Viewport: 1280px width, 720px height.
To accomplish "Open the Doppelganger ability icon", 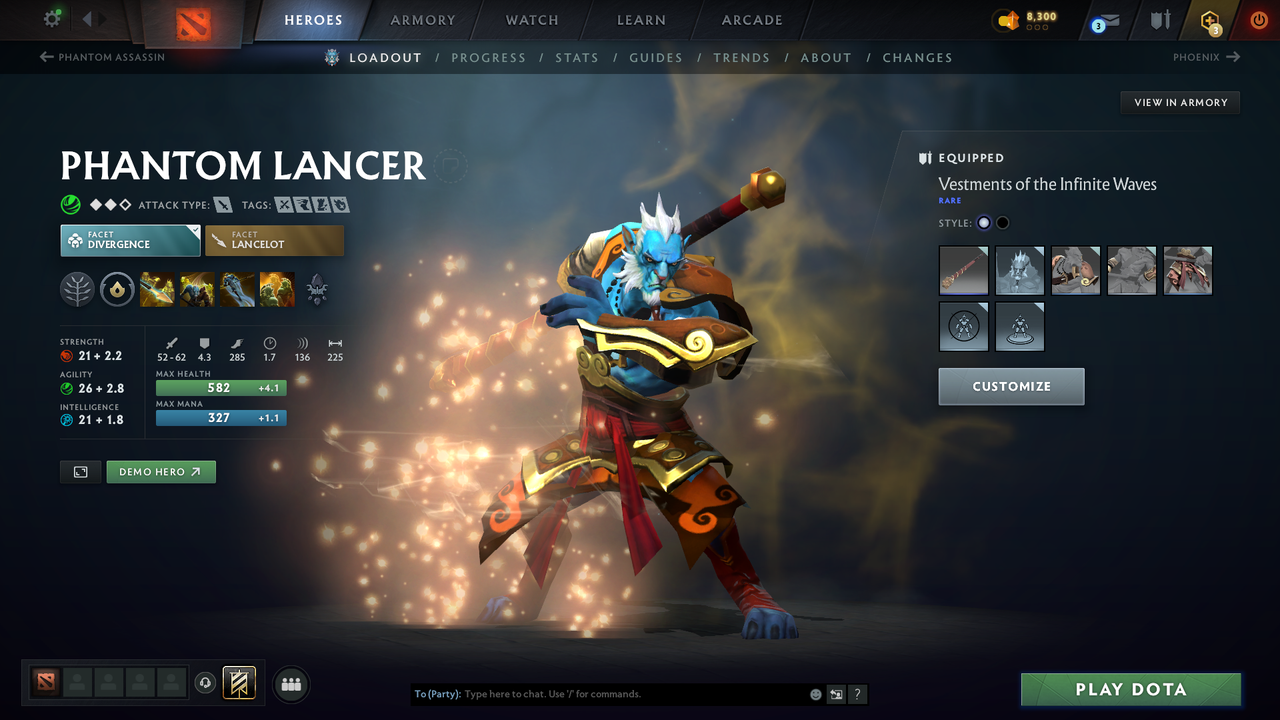I will tap(197, 289).
